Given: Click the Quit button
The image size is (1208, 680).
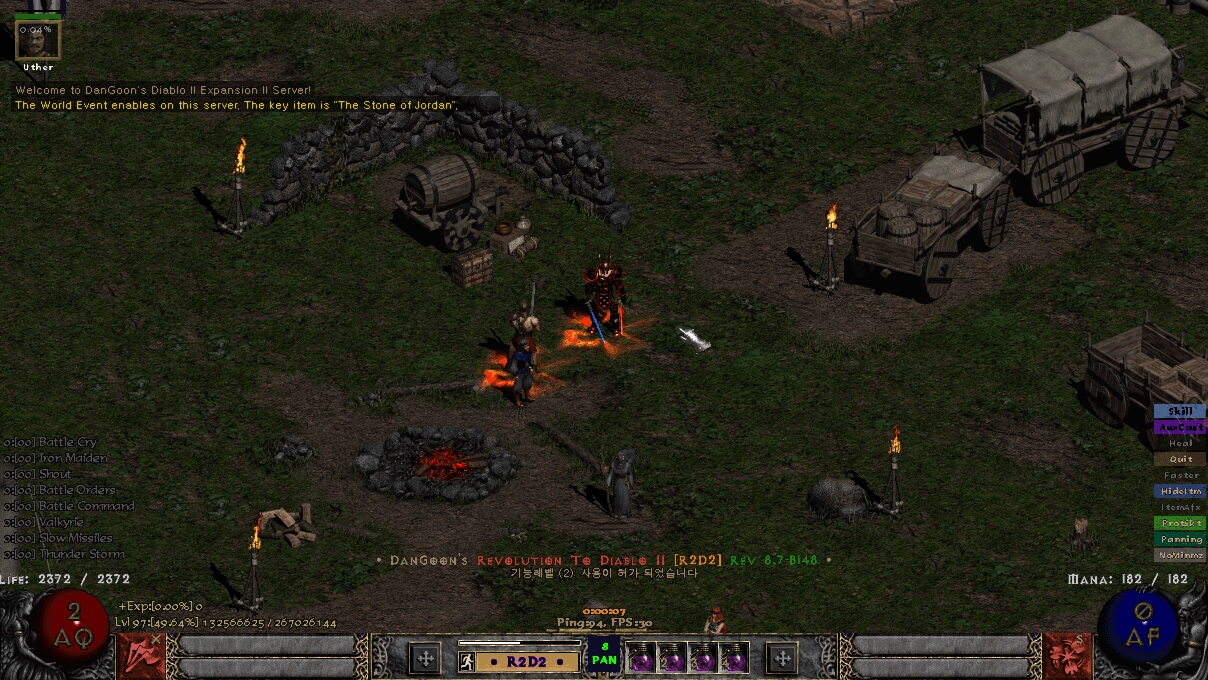Looking at the screenshot, I should 1180,459.
